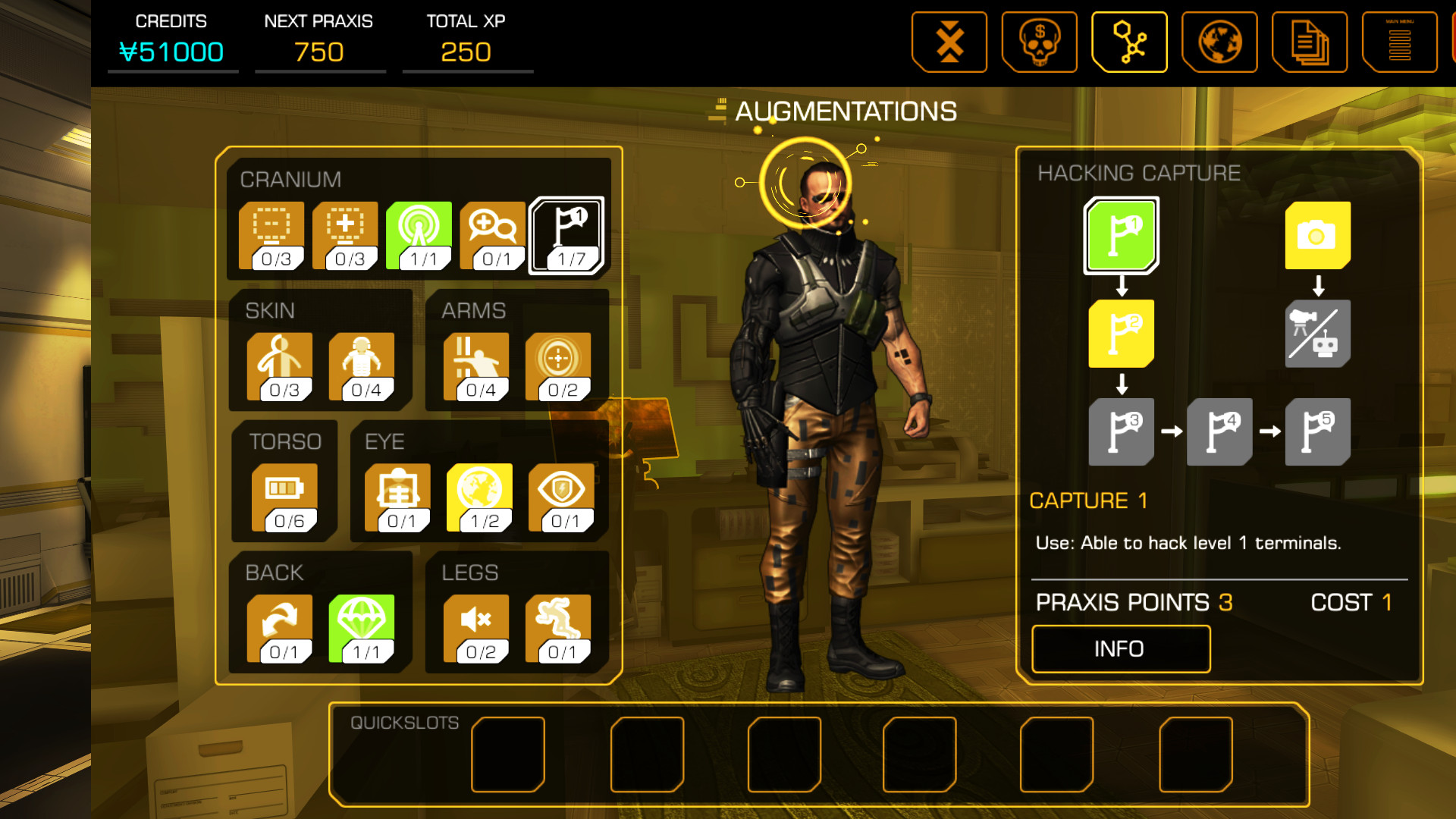Select the battery torso augmentation
The height and width of the screenshot is (819, 1456).
pyautogui.click(x=284, y=498)
